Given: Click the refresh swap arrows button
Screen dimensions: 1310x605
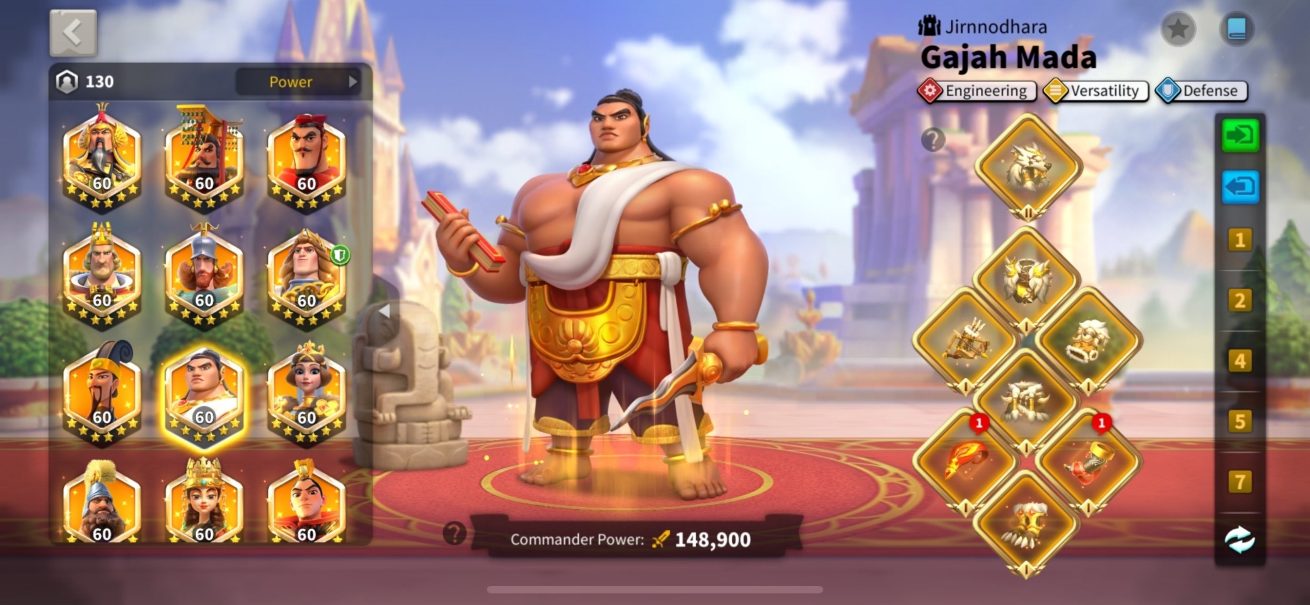Looking at the screenshot, I should tap(1240, 540).
